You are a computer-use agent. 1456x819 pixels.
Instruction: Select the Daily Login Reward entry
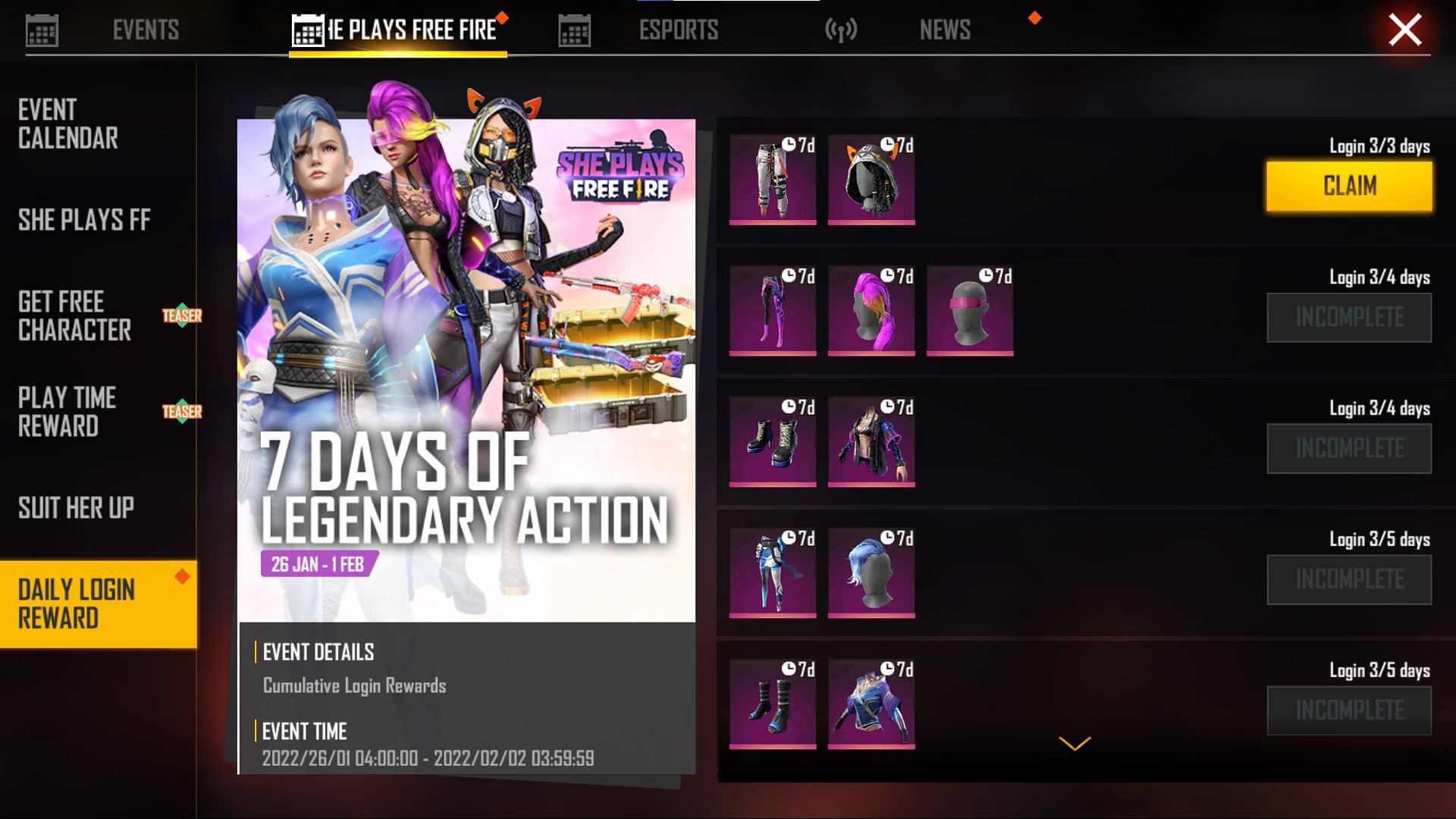click(x=76, y=604)
